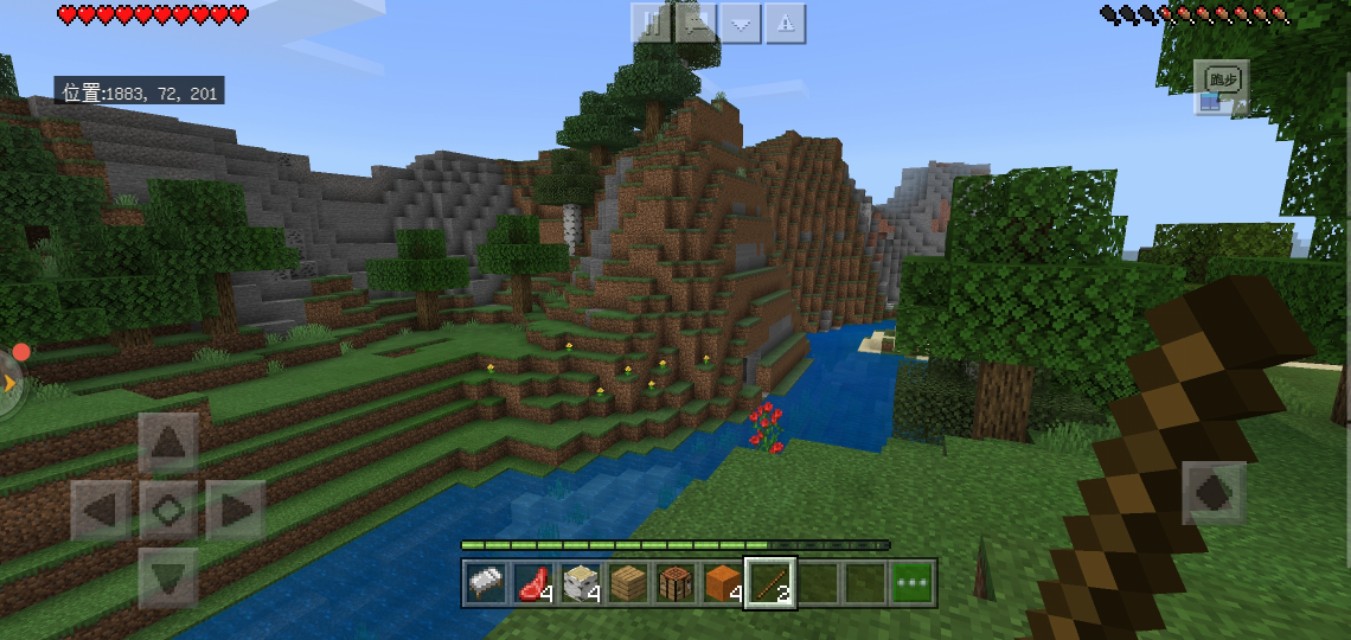Tap the center diamond of the D-pad

point(168,510)
